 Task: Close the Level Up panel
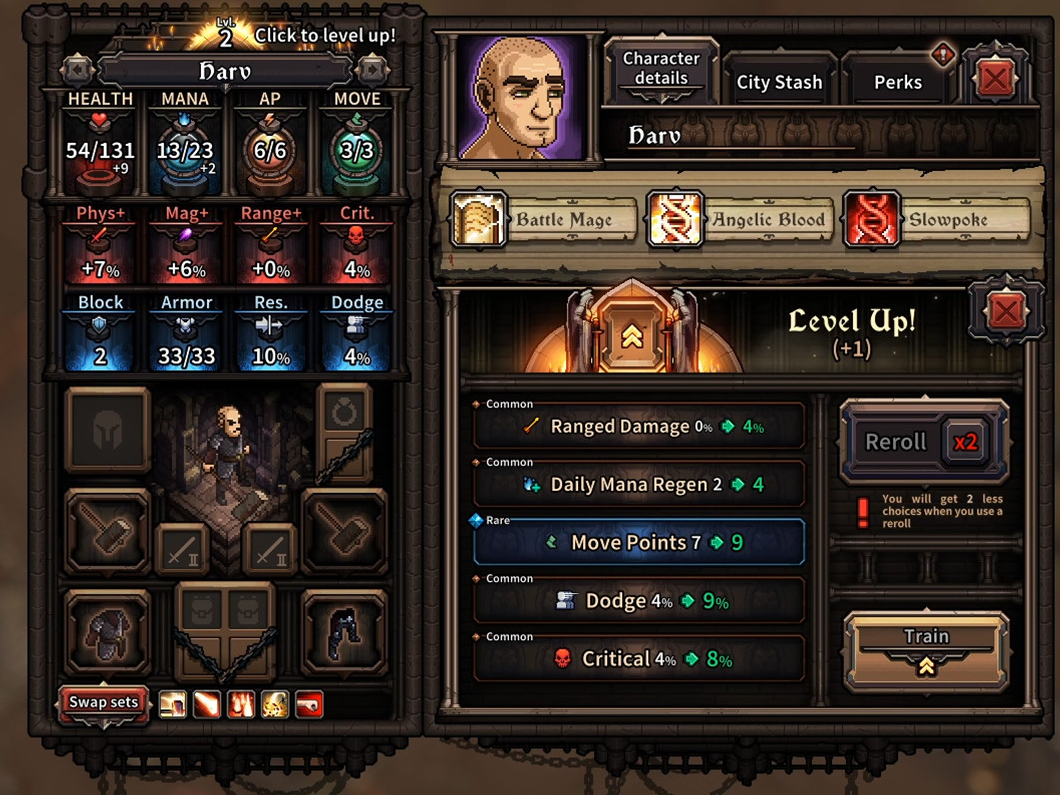(1006, 312)
